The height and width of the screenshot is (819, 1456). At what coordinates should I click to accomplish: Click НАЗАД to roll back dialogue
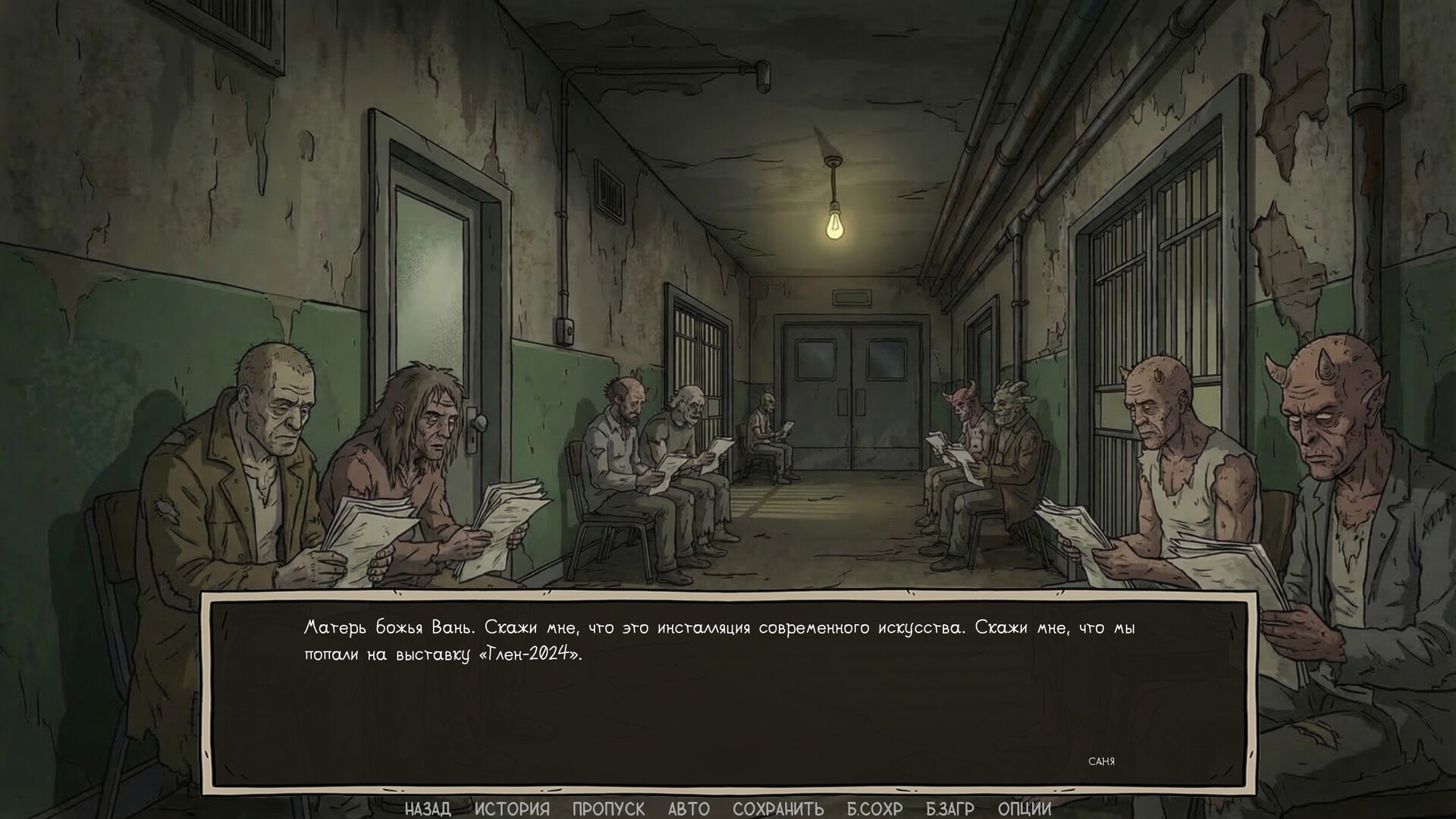coord(427,808)
